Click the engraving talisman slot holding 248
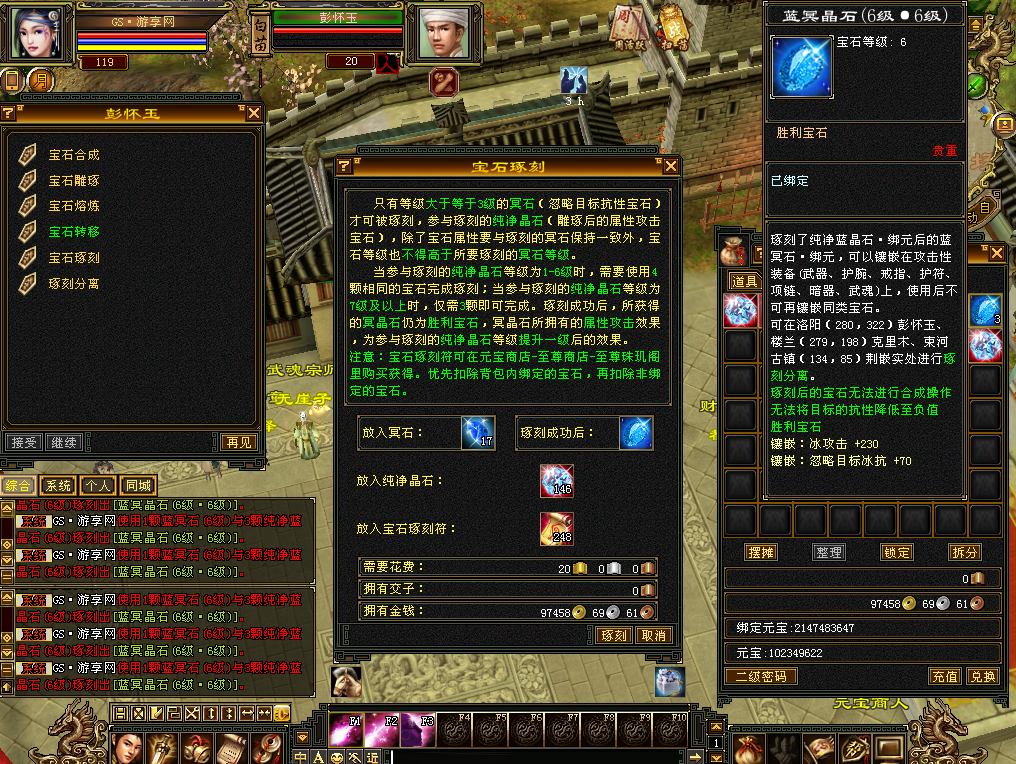 click(556, 528)
